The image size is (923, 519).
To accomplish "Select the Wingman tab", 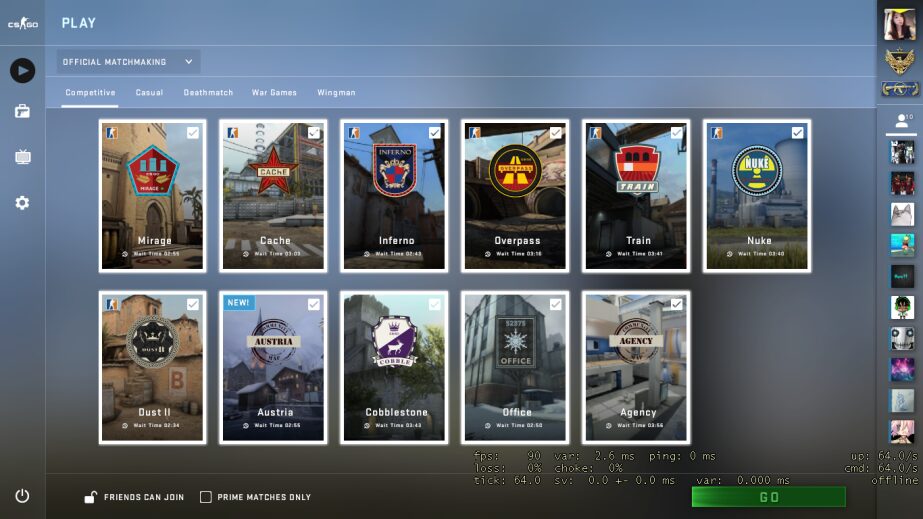I will [336, 93].
